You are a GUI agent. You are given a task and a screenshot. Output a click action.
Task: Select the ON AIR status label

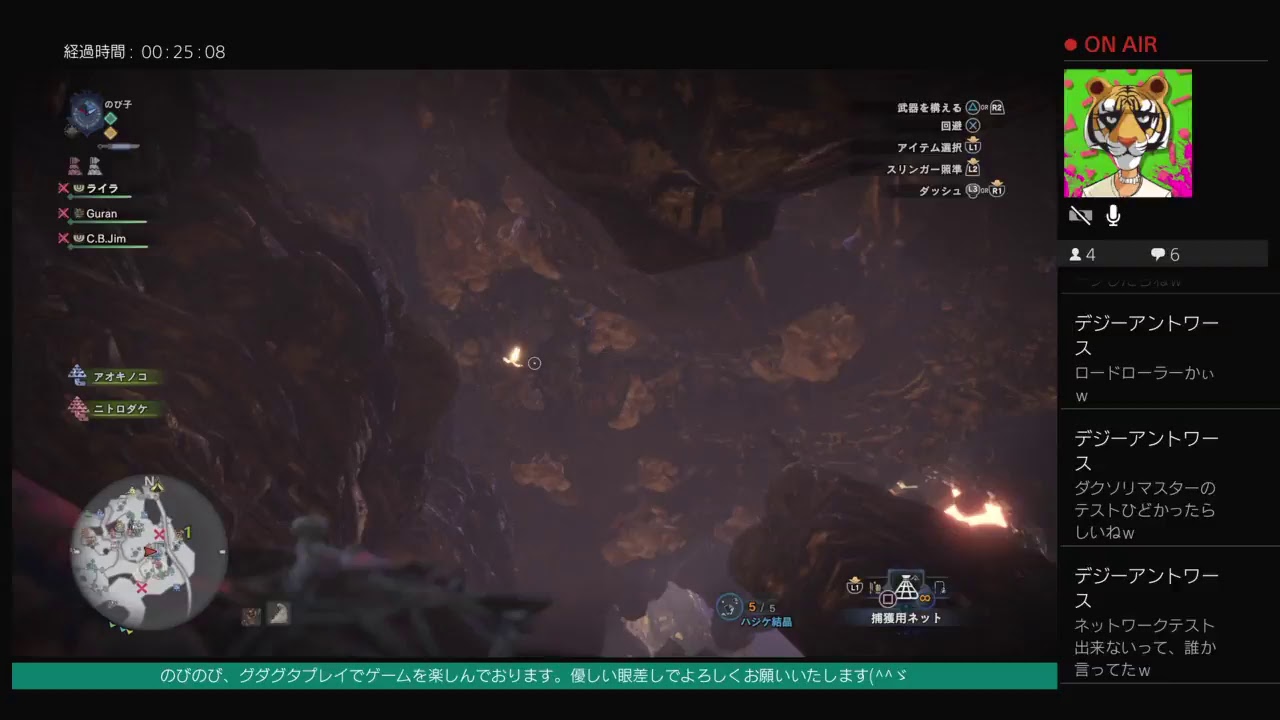click(1122, 44)
